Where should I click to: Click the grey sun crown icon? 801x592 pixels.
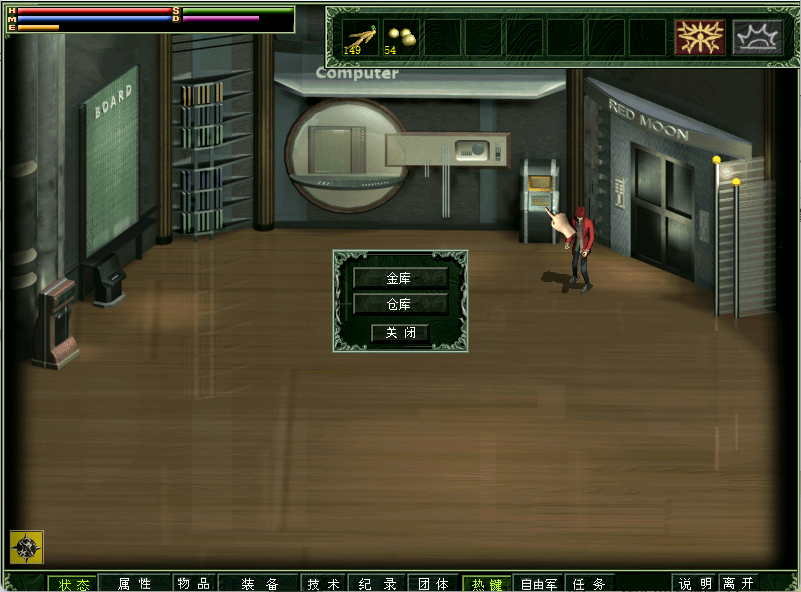[x=757, y=37]
